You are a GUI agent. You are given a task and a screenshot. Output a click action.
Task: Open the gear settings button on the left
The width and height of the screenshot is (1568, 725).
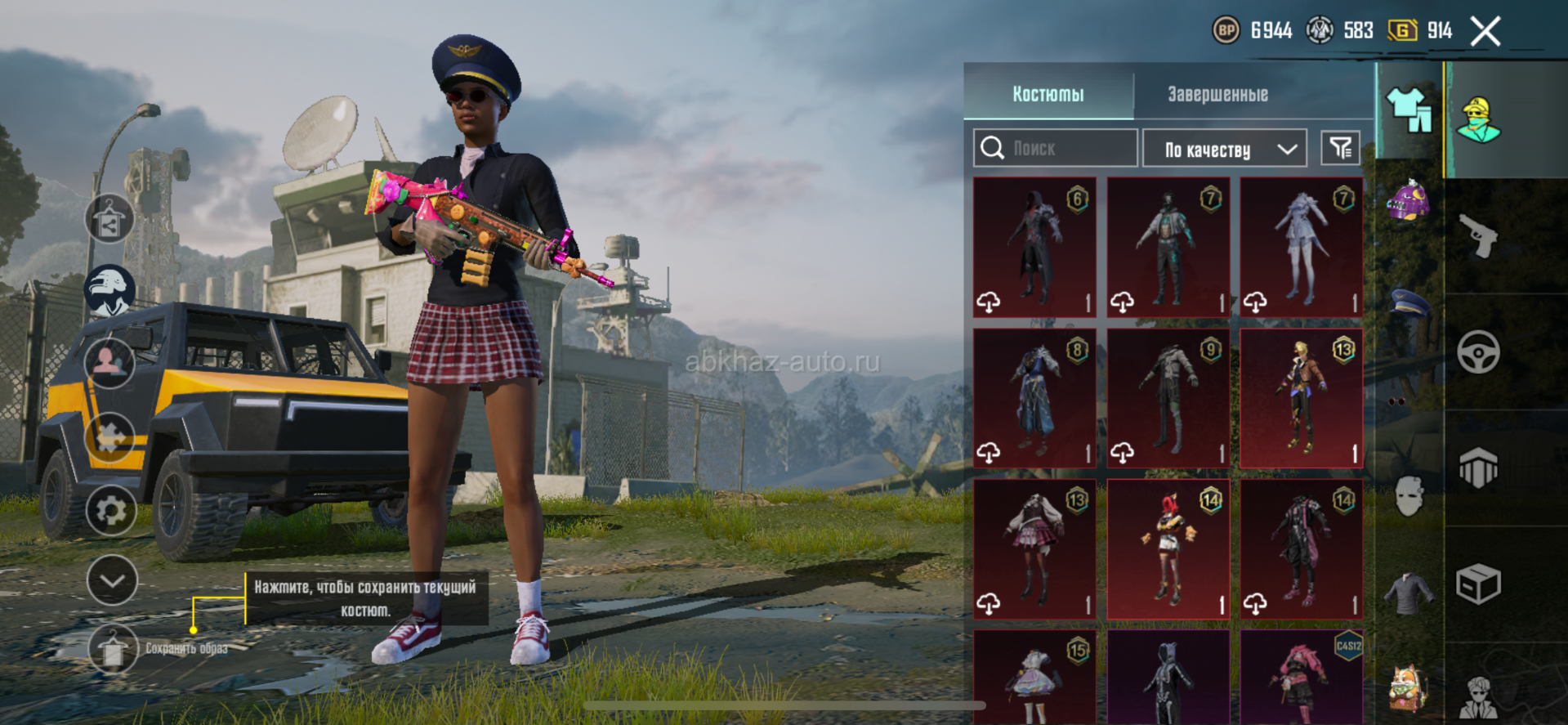[110, 511]
